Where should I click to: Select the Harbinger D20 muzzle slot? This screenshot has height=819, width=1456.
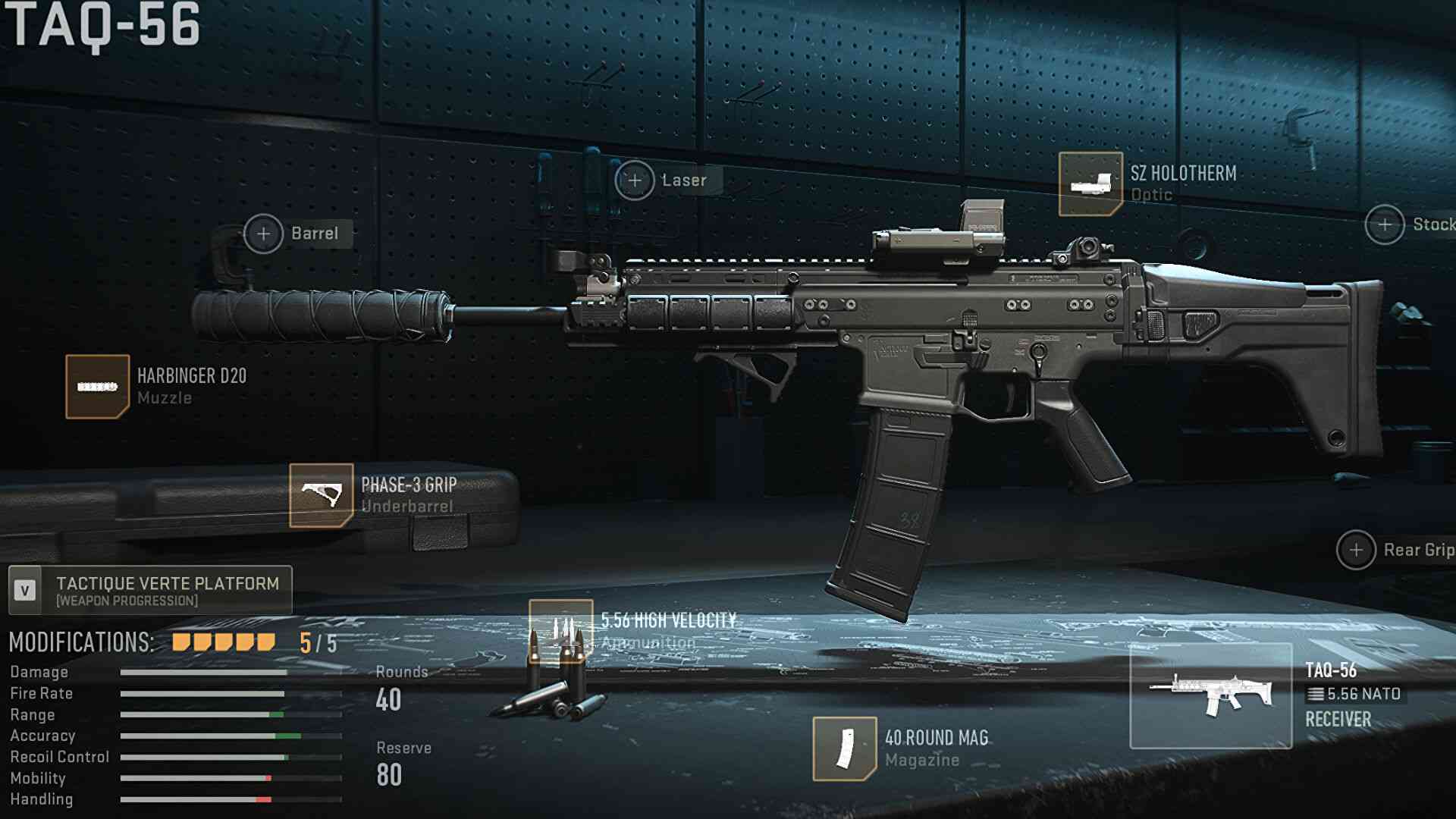tap(97, 387)
